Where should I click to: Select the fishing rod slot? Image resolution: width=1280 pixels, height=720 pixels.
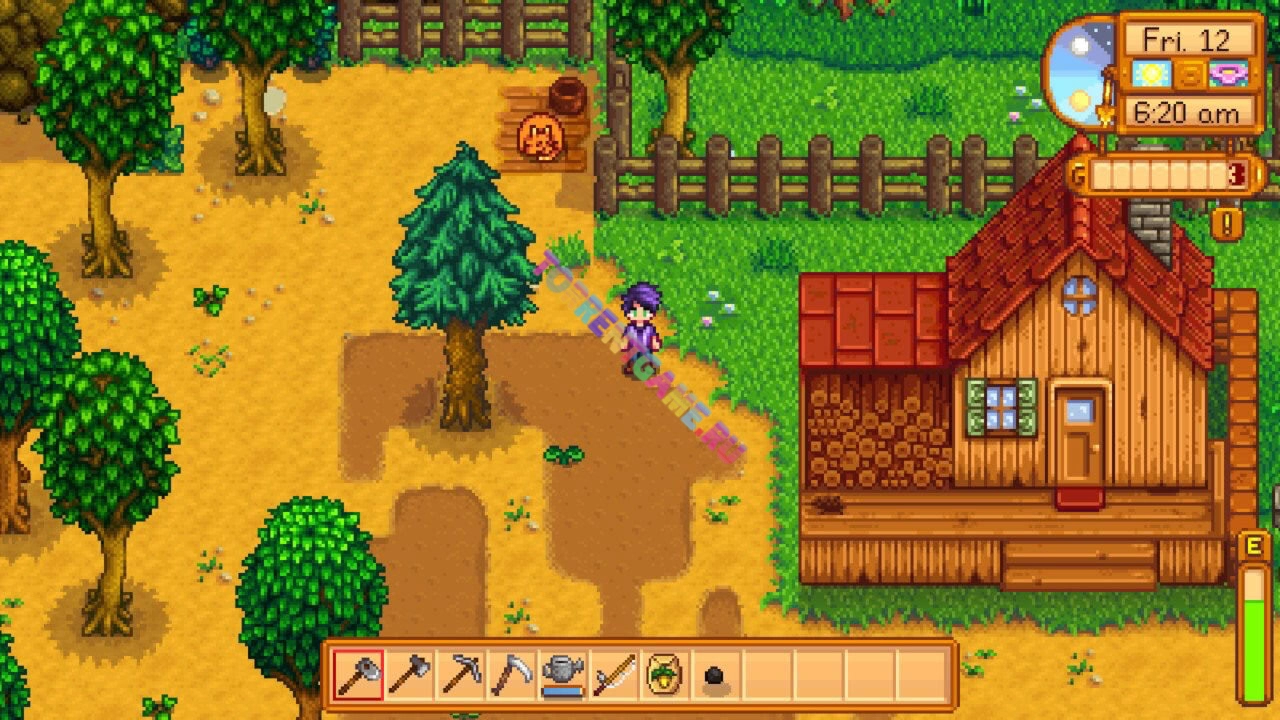(614, 675)
